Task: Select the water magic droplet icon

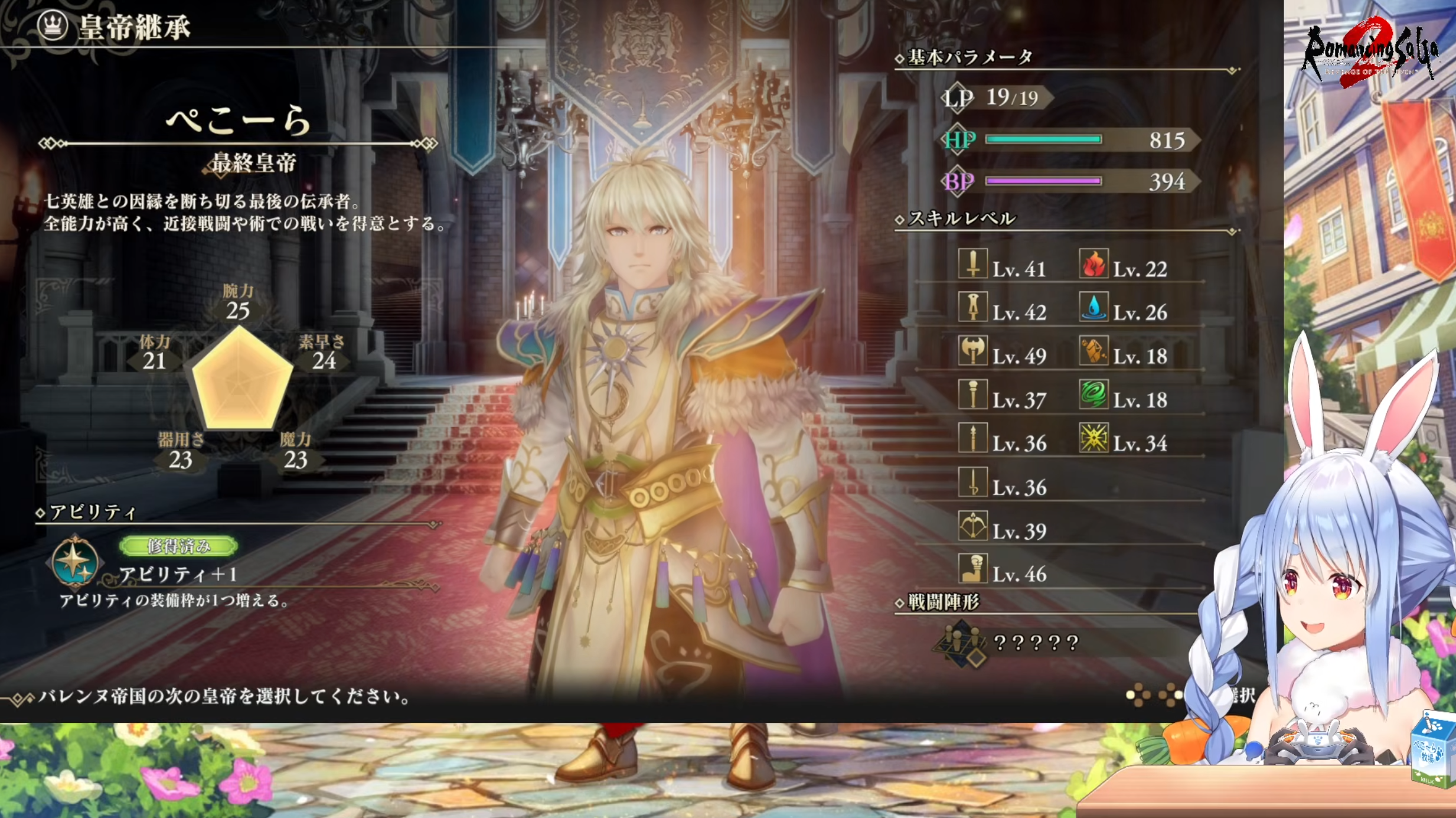Action: pyautogui.click(x=1093, y=307)
